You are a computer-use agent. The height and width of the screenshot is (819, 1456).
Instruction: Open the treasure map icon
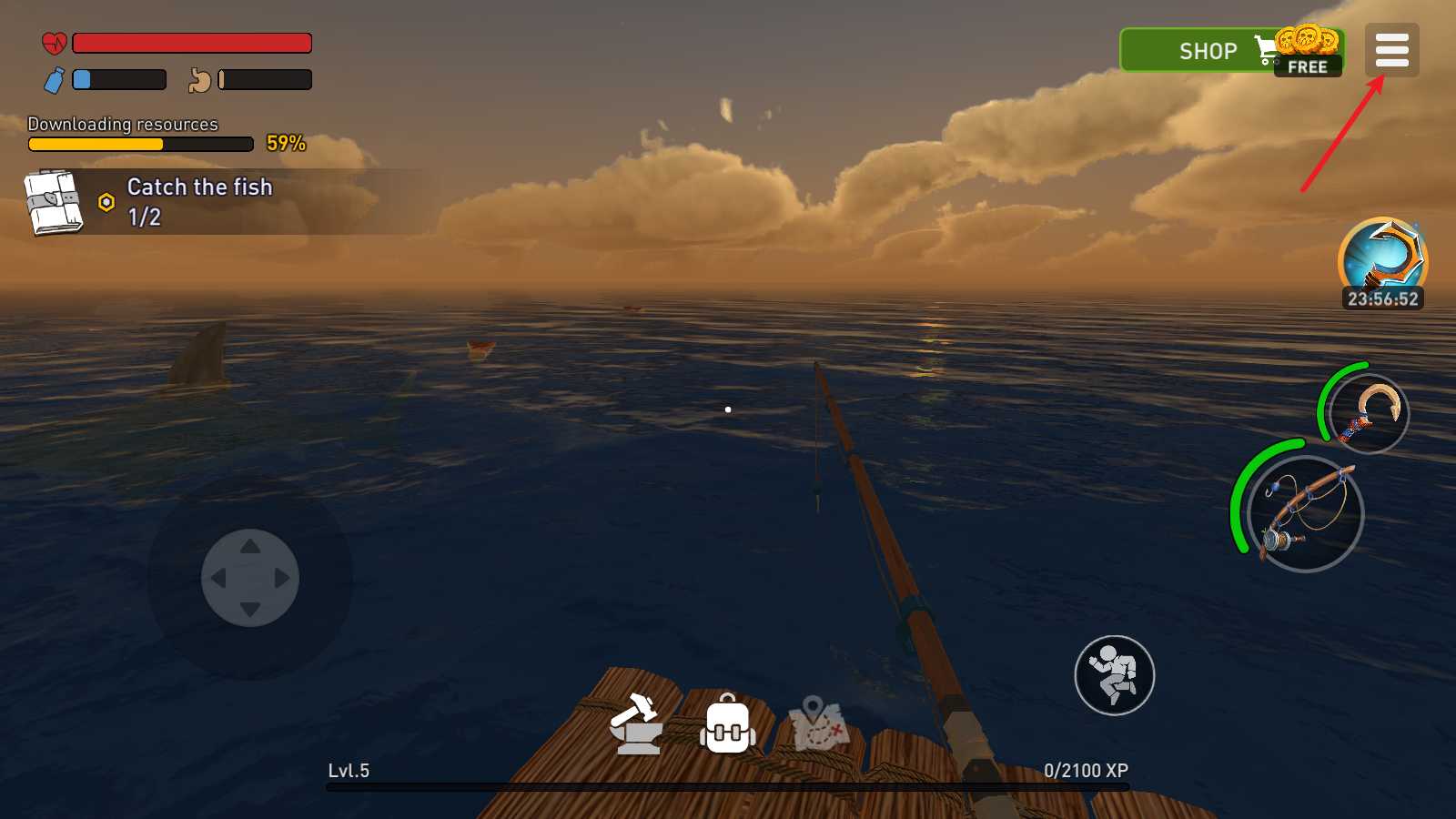tap(818, 724)
